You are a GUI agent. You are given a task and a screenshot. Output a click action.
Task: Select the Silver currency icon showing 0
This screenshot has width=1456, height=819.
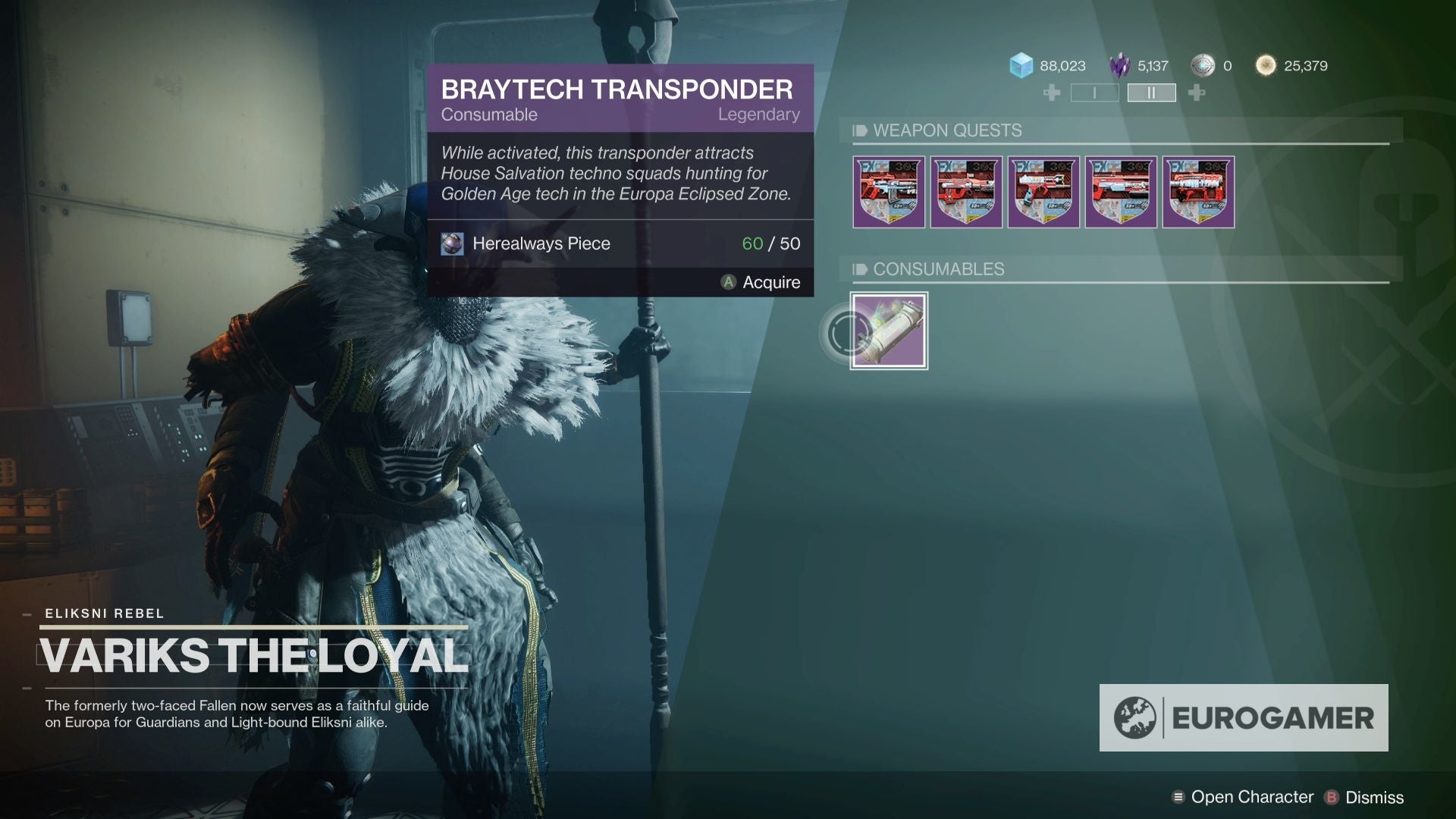[x=1203, y=66]
